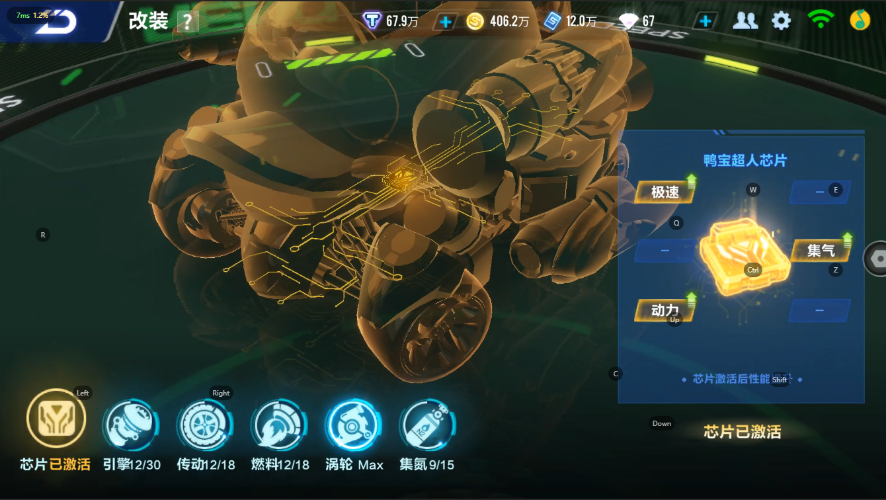
Task: Add more diamonds with the plus button
Action: coord(706,21)
